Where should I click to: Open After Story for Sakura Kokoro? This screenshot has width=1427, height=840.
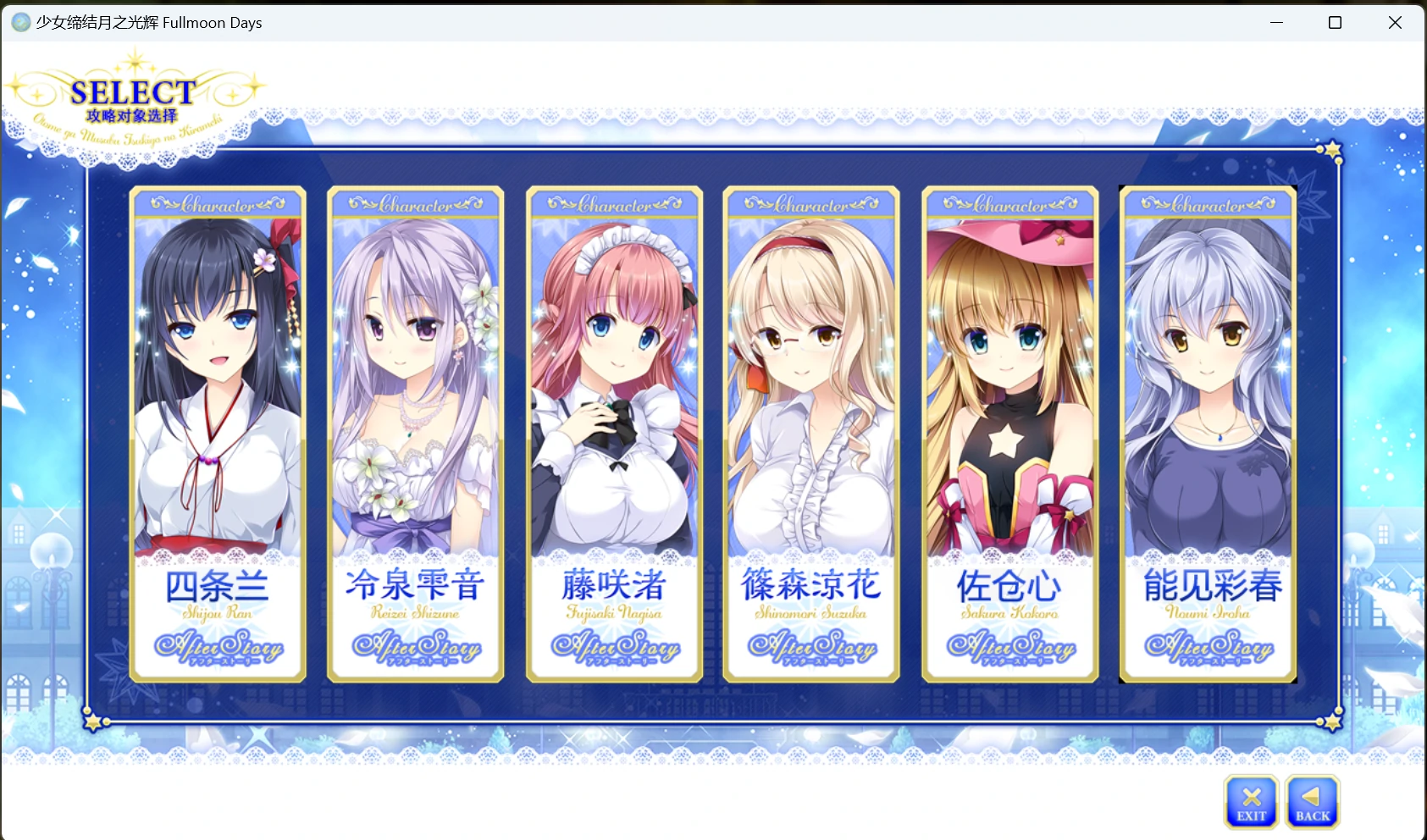[1009, 648]
